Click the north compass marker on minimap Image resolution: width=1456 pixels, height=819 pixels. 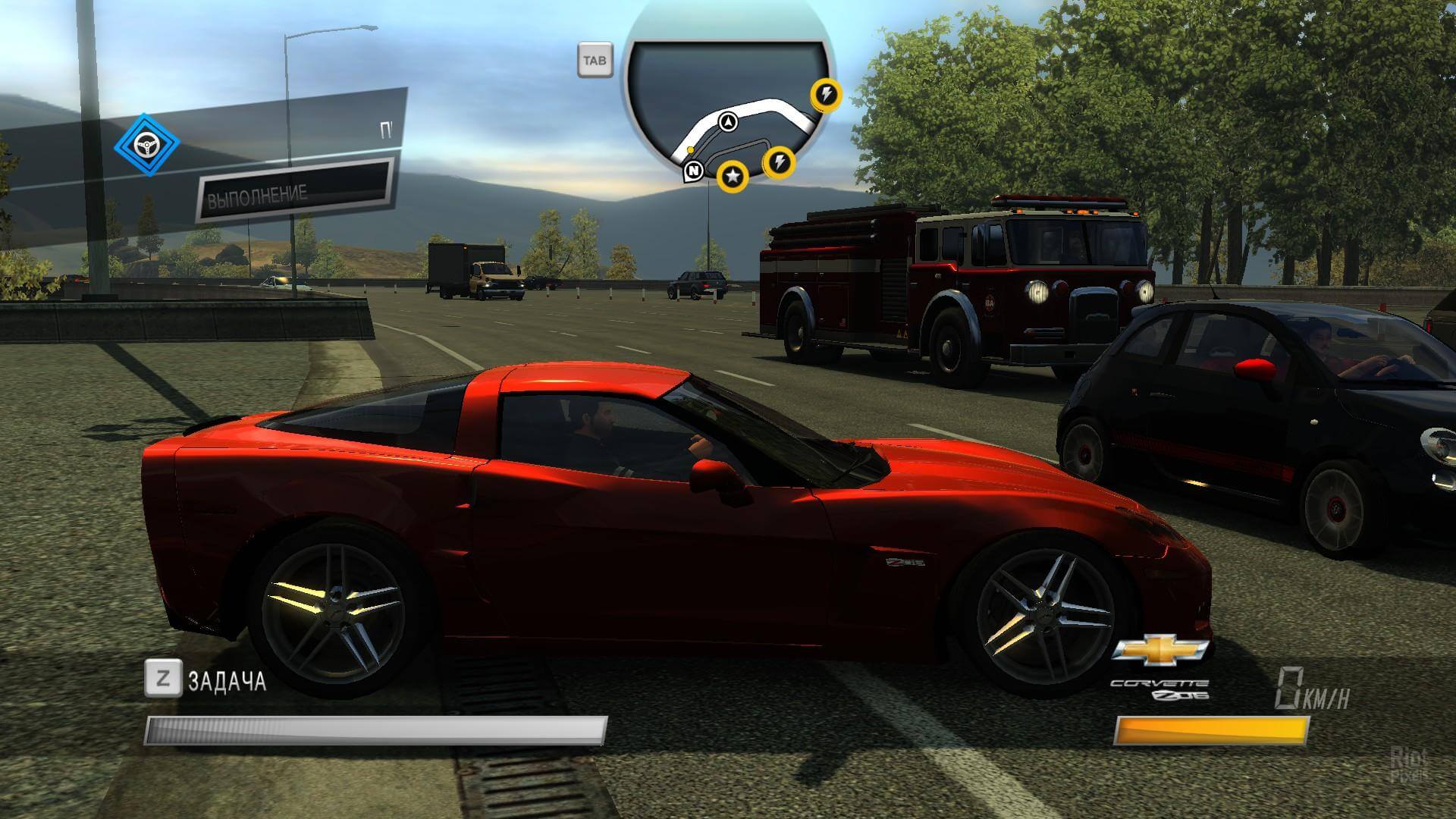693,171
